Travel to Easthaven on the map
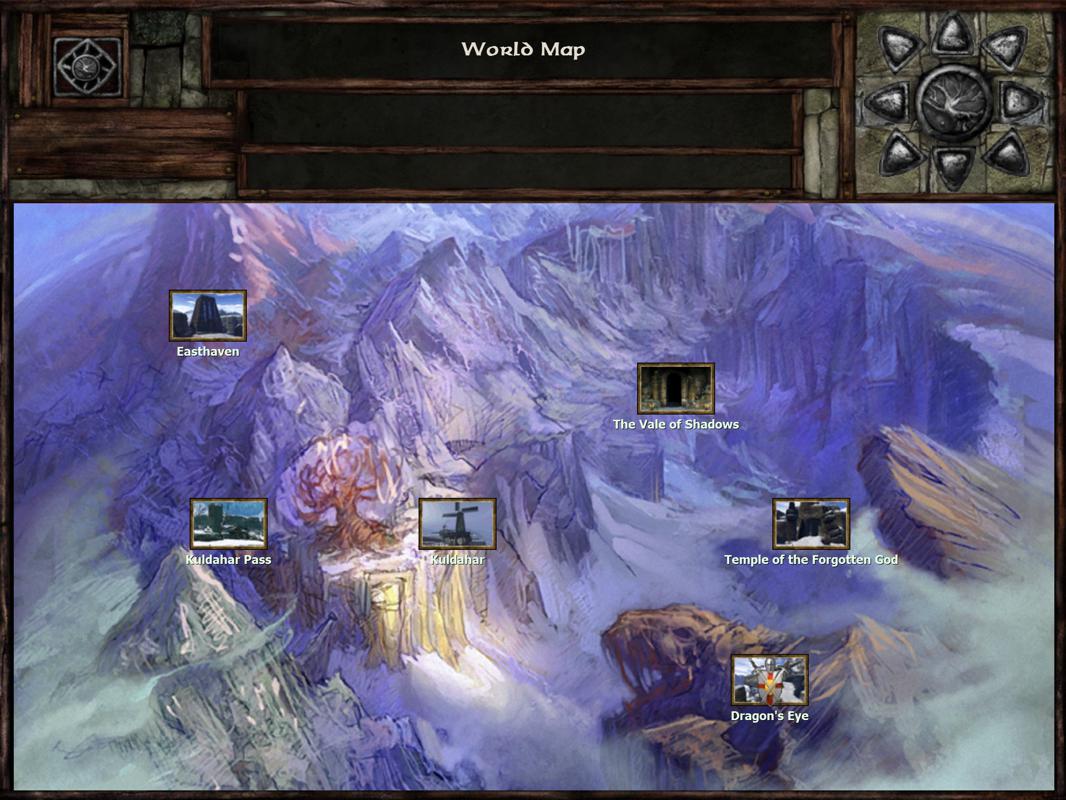 (x=207, y=316)
